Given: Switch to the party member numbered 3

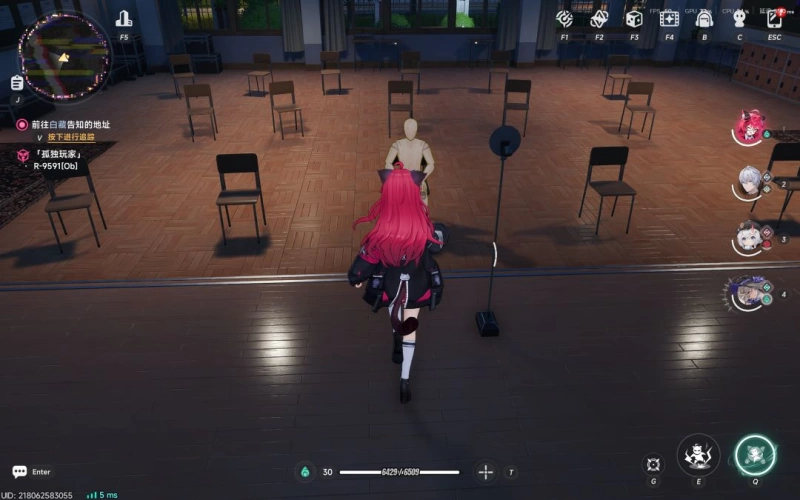Looking at the screenshot, I should coord(749,237).
